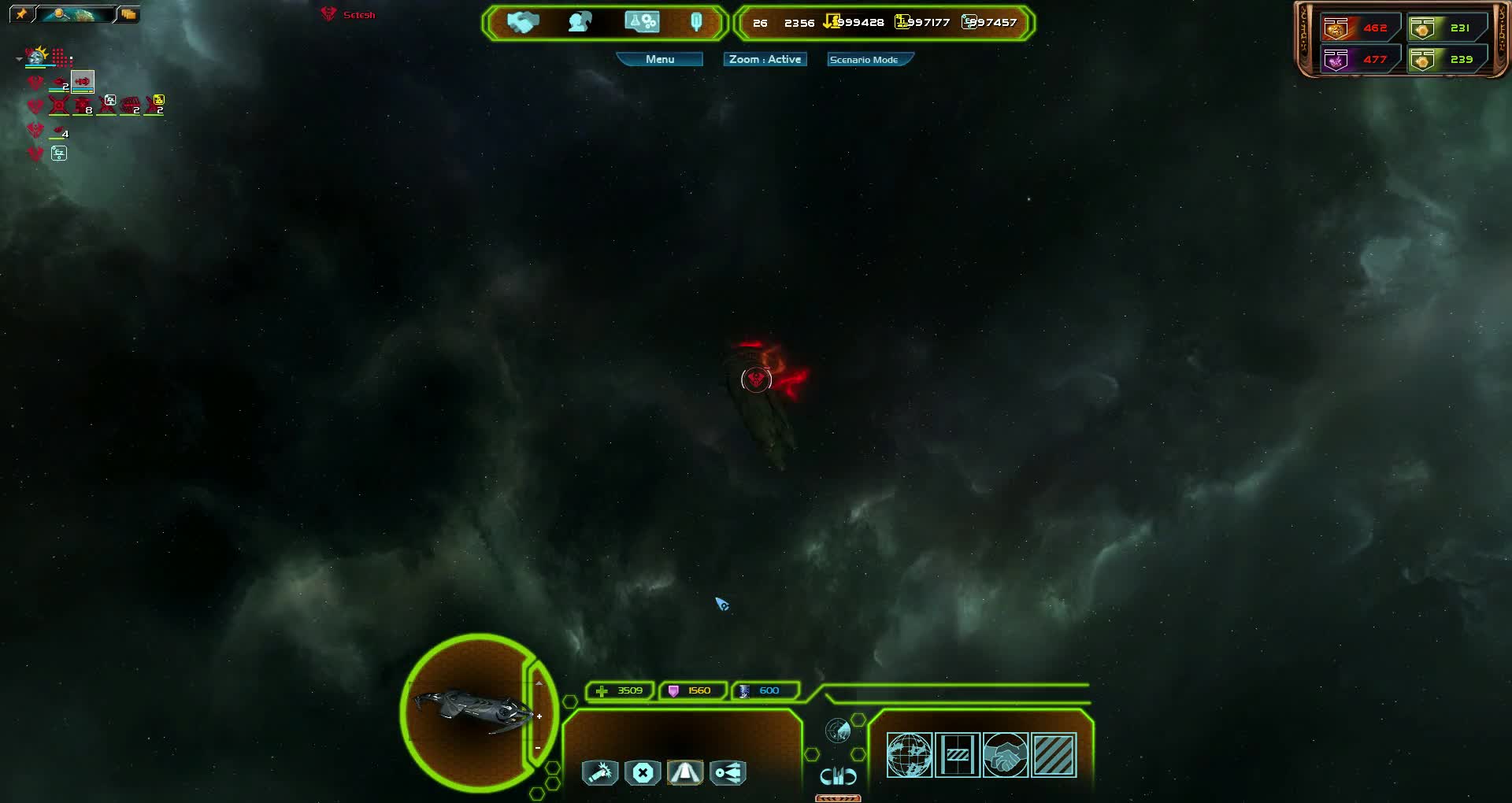
Task: Toggle Zoom : Active mode
Action: pos(764,59)
